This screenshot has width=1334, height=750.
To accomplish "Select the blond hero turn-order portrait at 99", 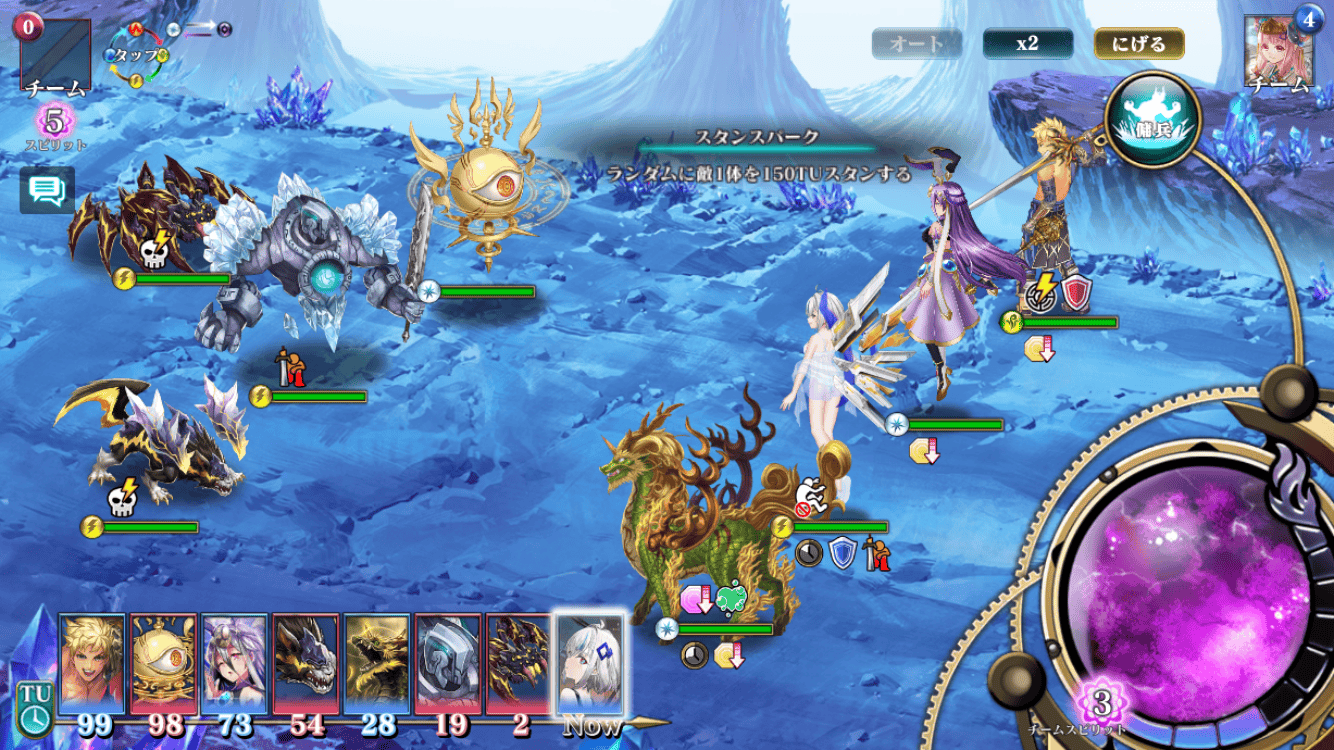I will click(92, 664).
